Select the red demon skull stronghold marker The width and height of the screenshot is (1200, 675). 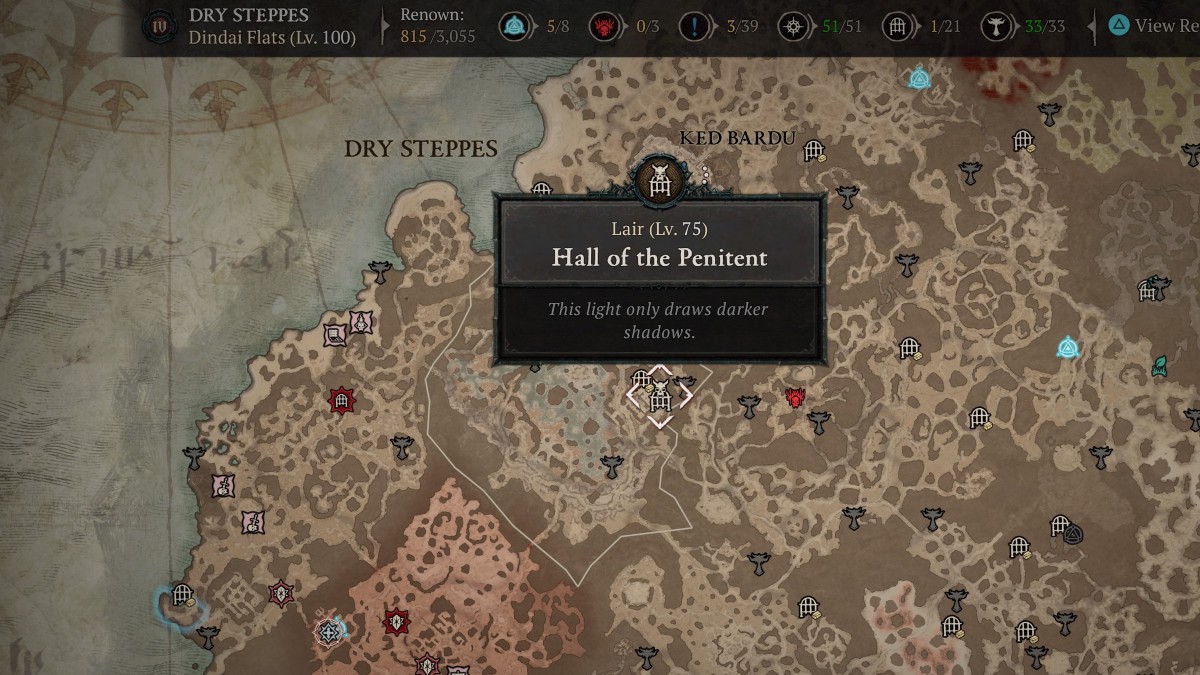point(796,398)
